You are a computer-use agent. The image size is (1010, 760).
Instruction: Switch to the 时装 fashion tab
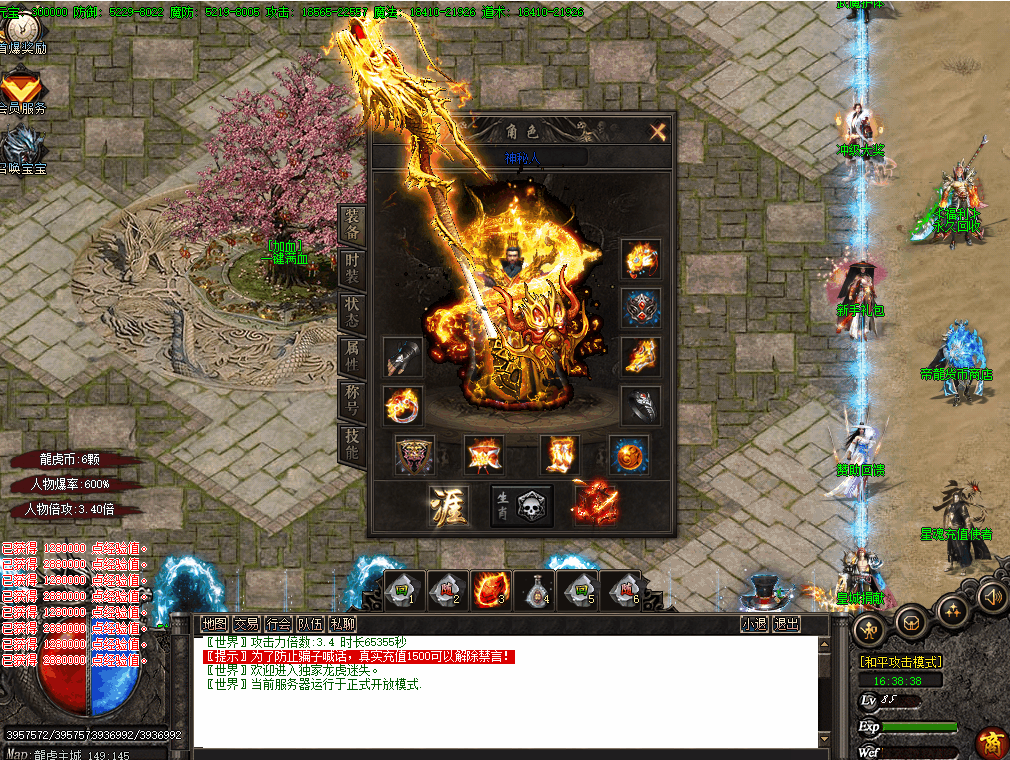(x=352, y=265)
